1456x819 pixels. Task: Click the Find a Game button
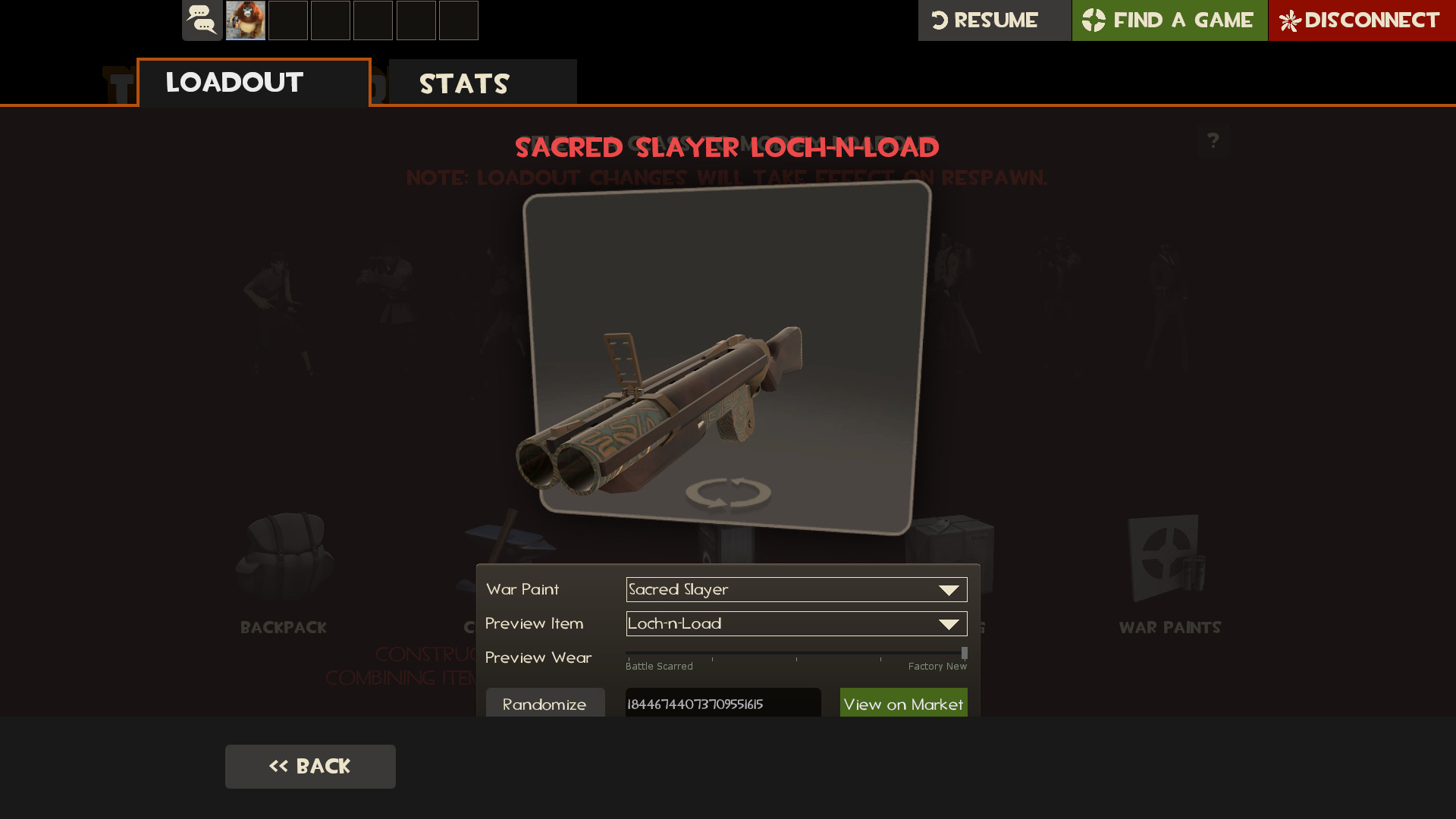(x=1169, y=20)
